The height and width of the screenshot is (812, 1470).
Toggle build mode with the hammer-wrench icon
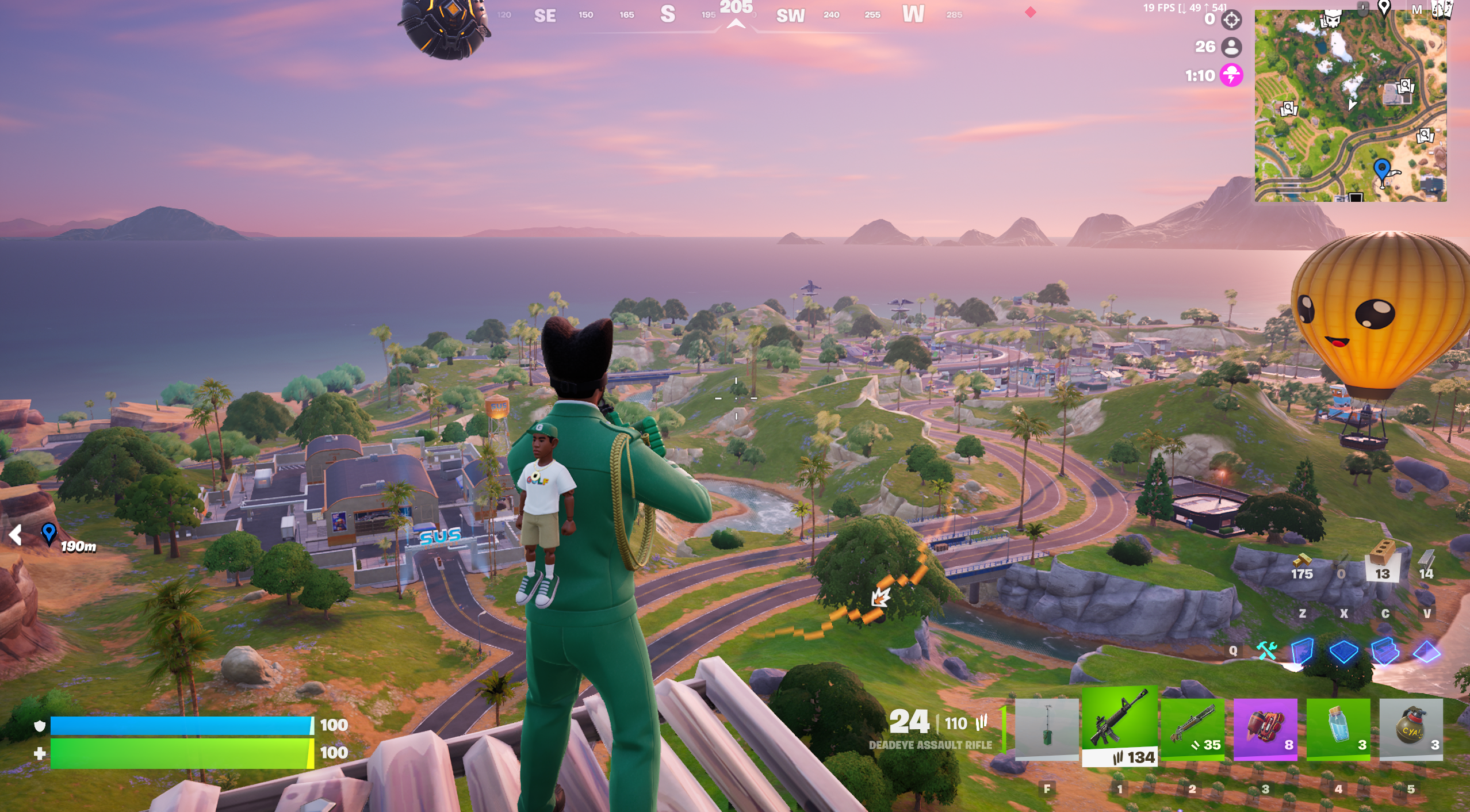[x=1266, y=650]
